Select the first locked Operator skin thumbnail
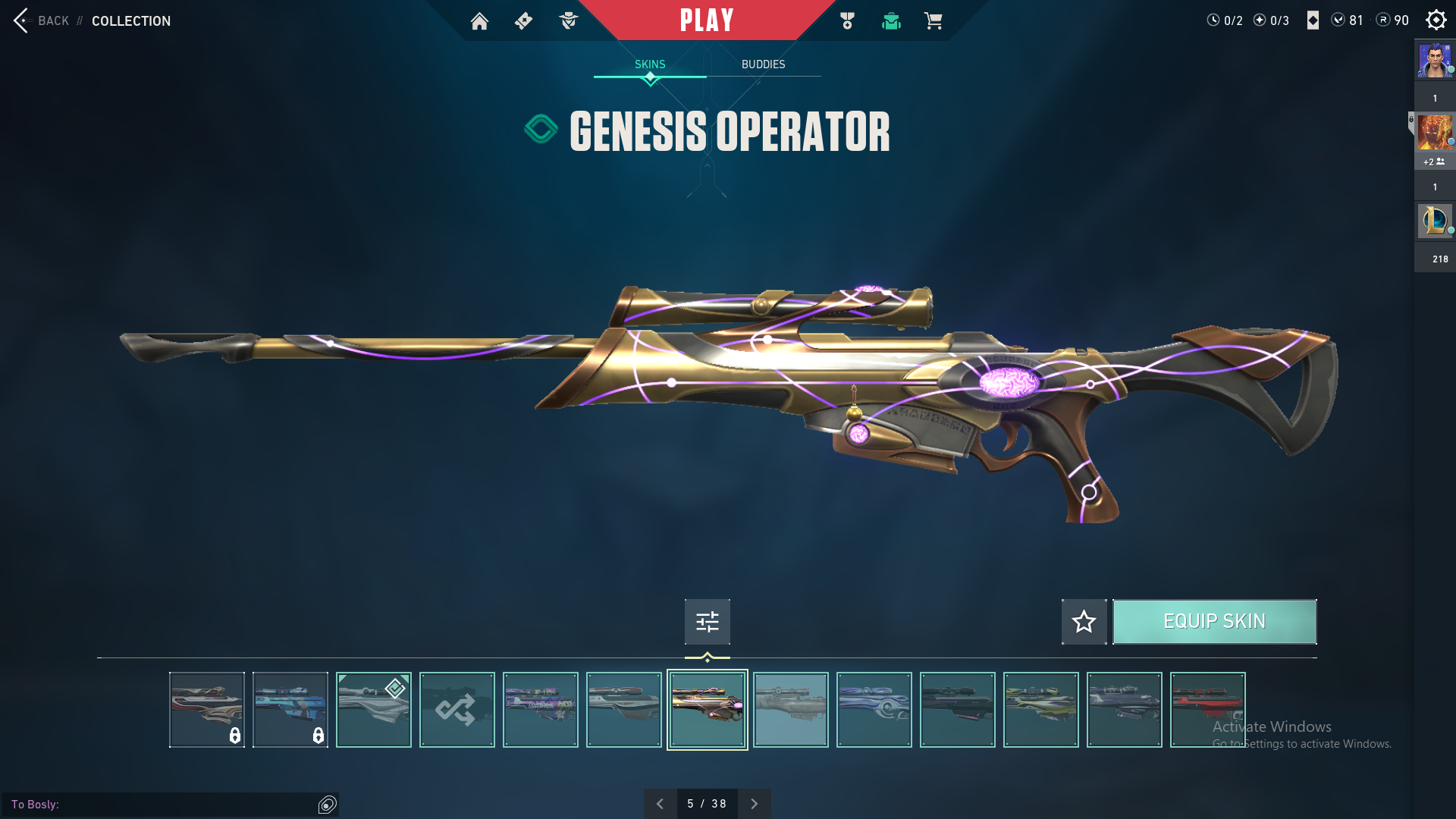The width and height of the screenshot is (1456, 819). (x=206, y=710)
